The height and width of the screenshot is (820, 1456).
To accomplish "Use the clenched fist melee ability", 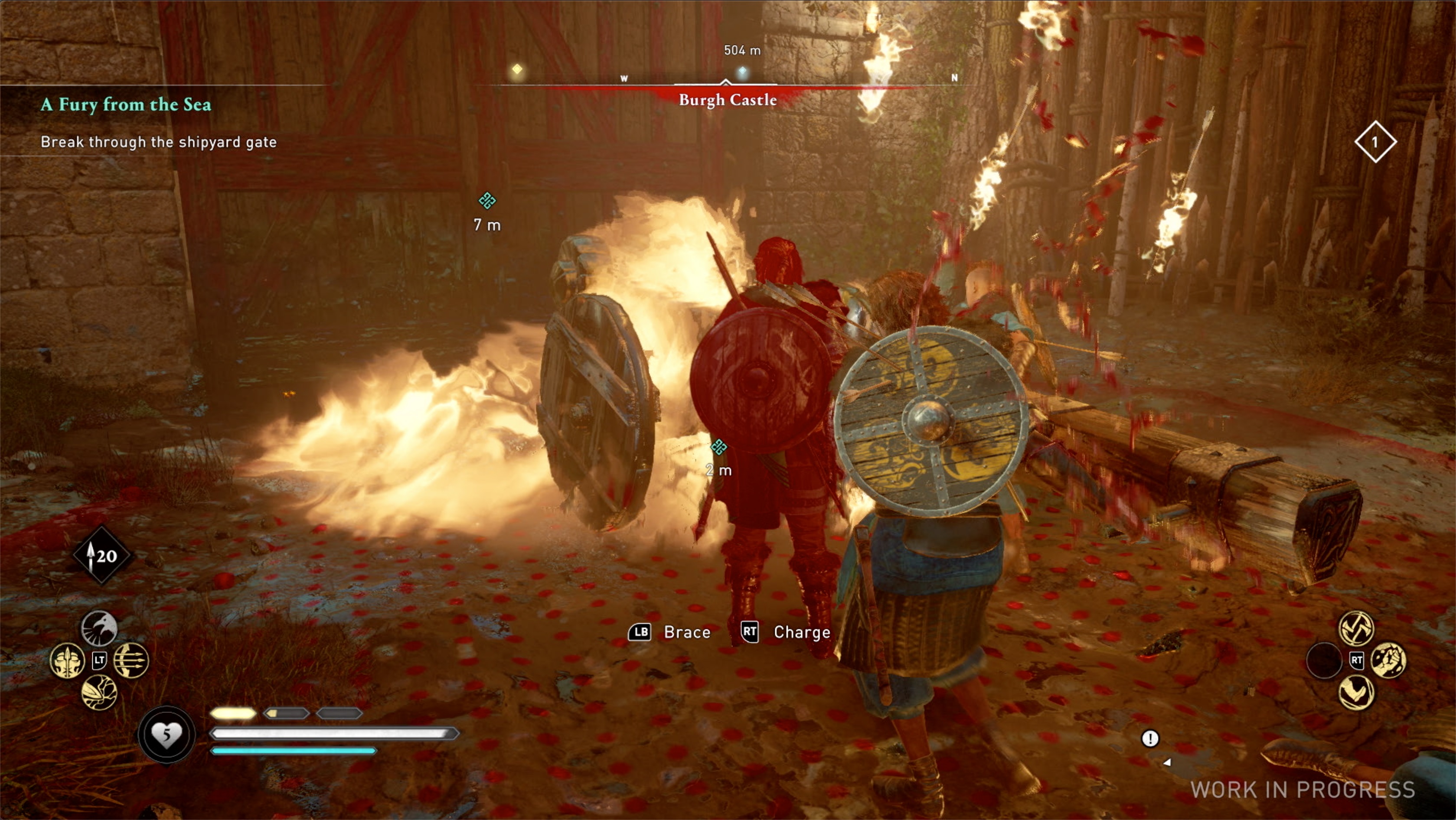I will point(1388,660).
